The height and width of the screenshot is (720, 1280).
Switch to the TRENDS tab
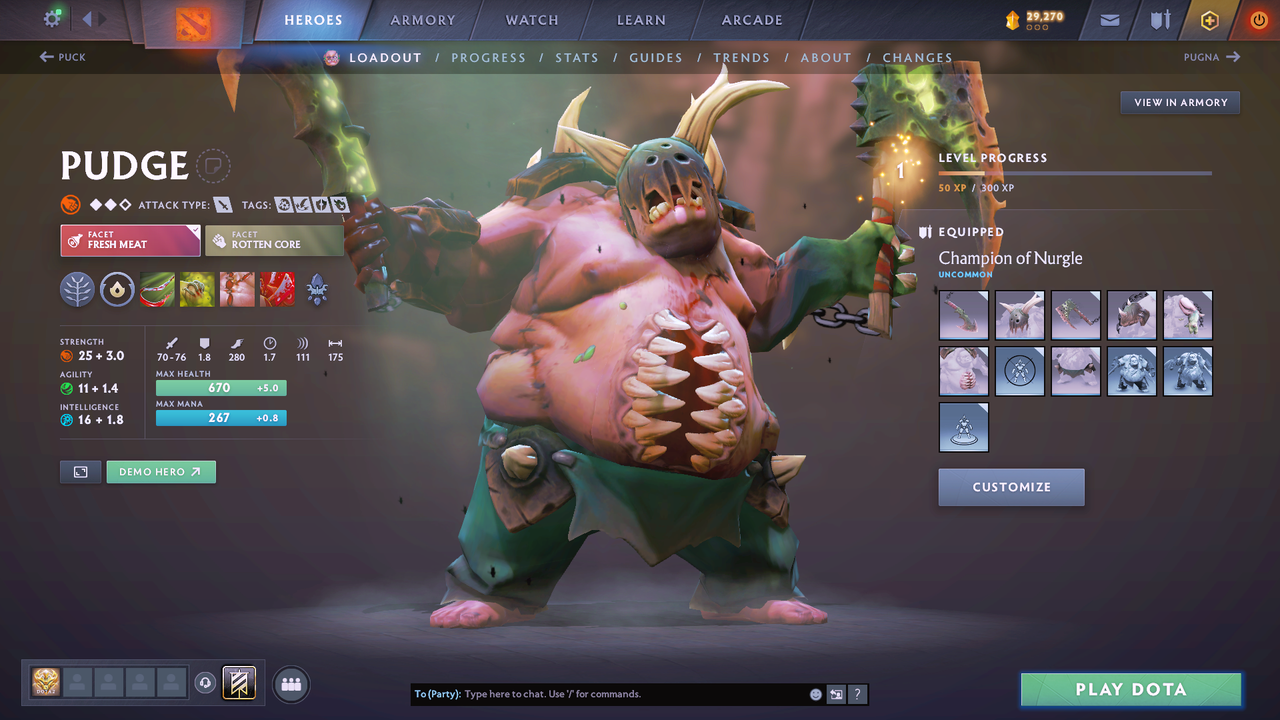click(x=741, y=57)
